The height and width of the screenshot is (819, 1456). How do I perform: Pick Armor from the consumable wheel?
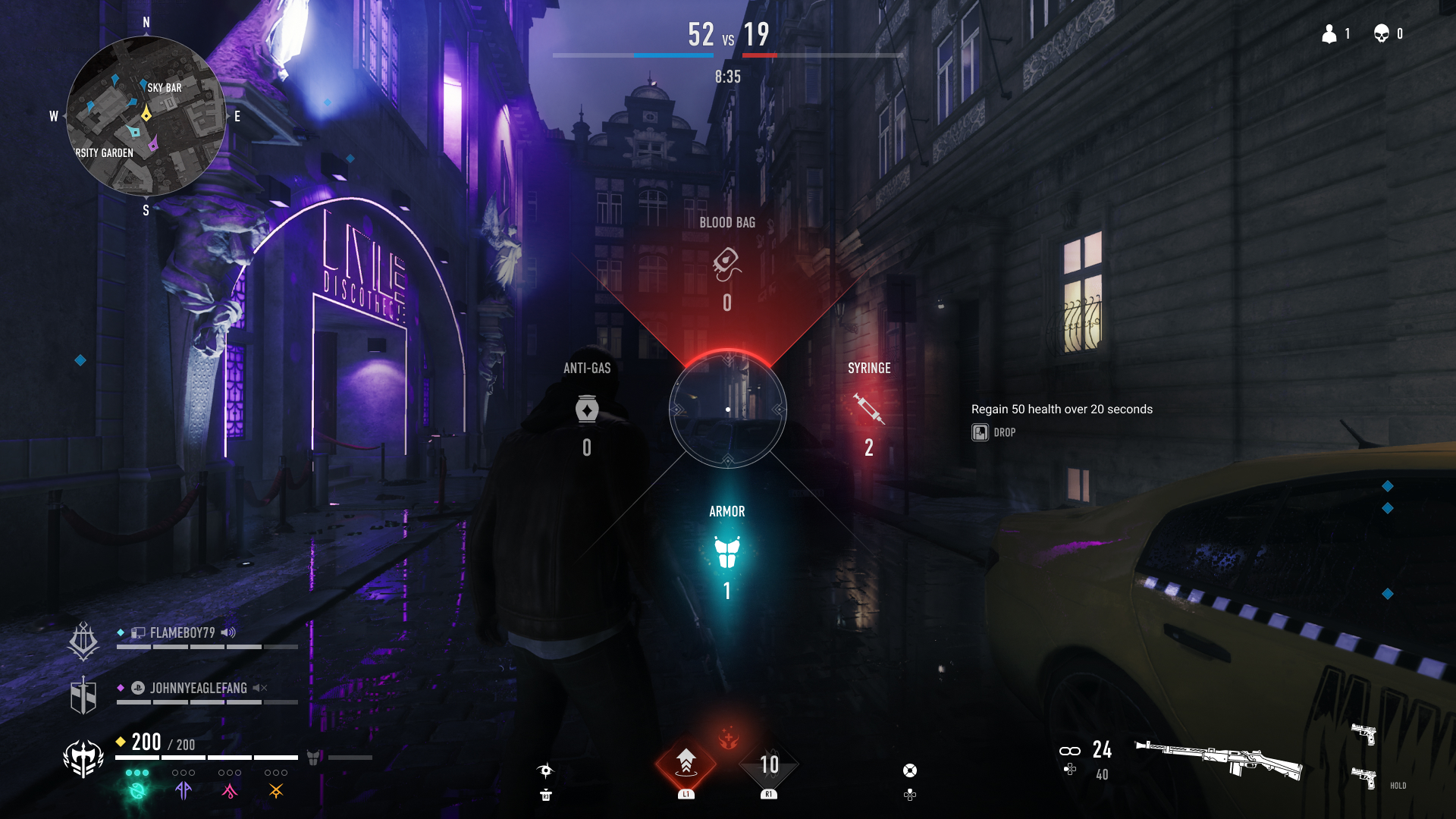(726, 552)
